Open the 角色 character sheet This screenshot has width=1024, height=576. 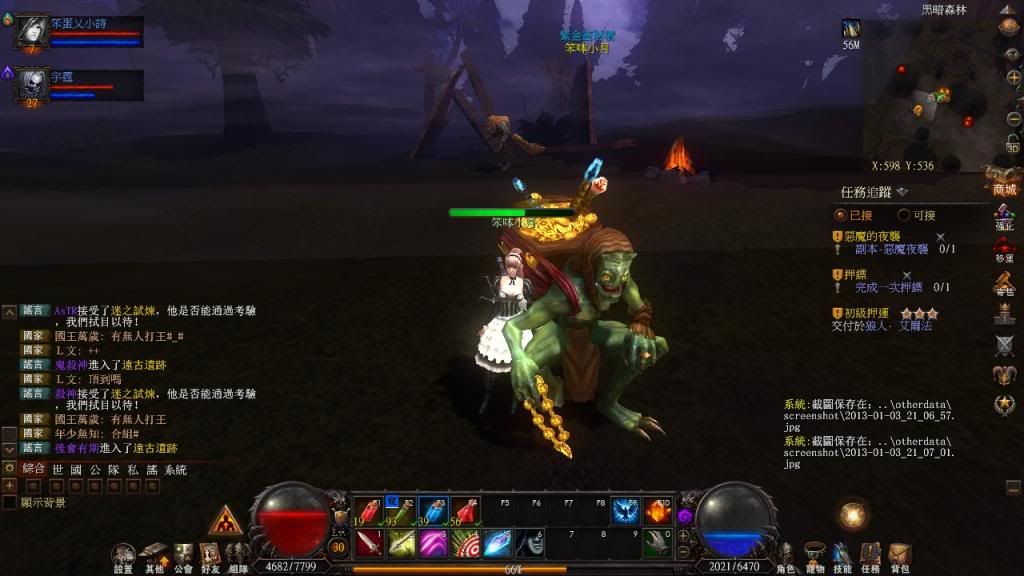[786, 555]
